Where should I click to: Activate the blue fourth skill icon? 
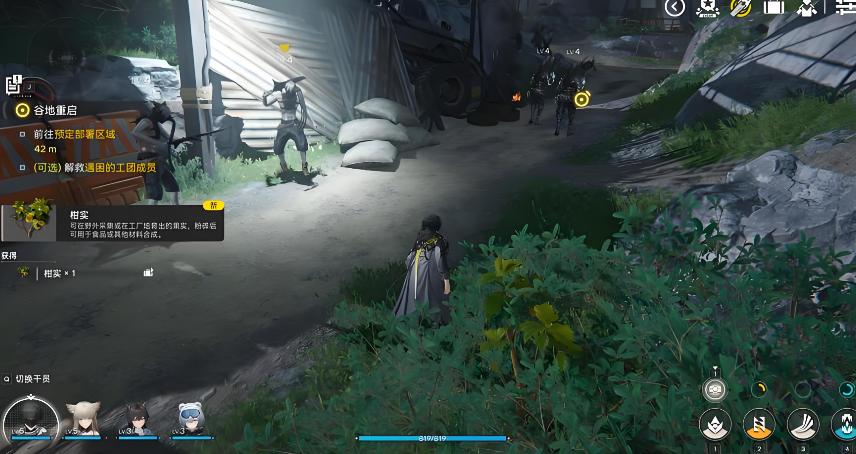[846, 424]
